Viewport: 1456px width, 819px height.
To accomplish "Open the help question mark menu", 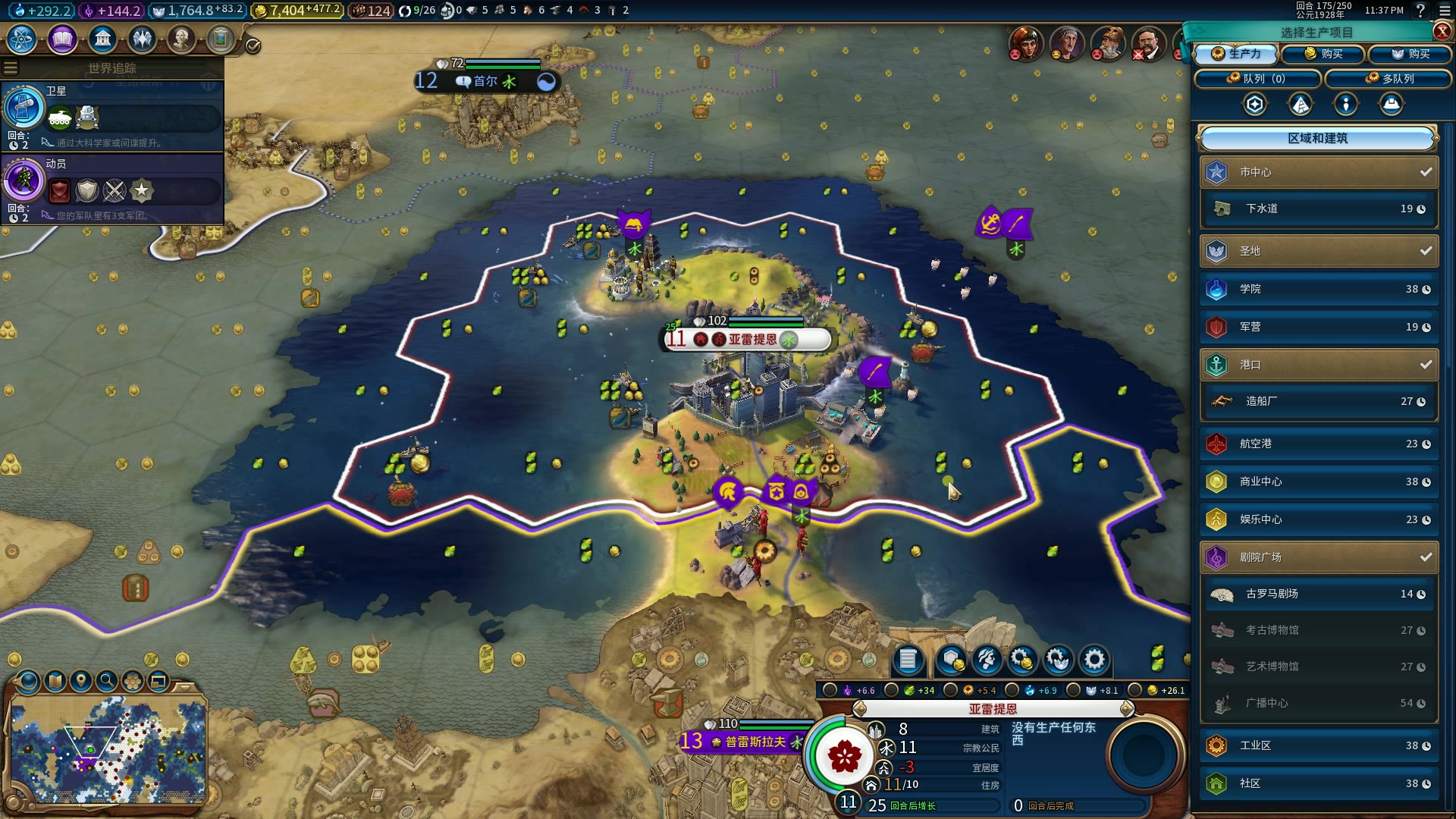I will (1420, 11).
